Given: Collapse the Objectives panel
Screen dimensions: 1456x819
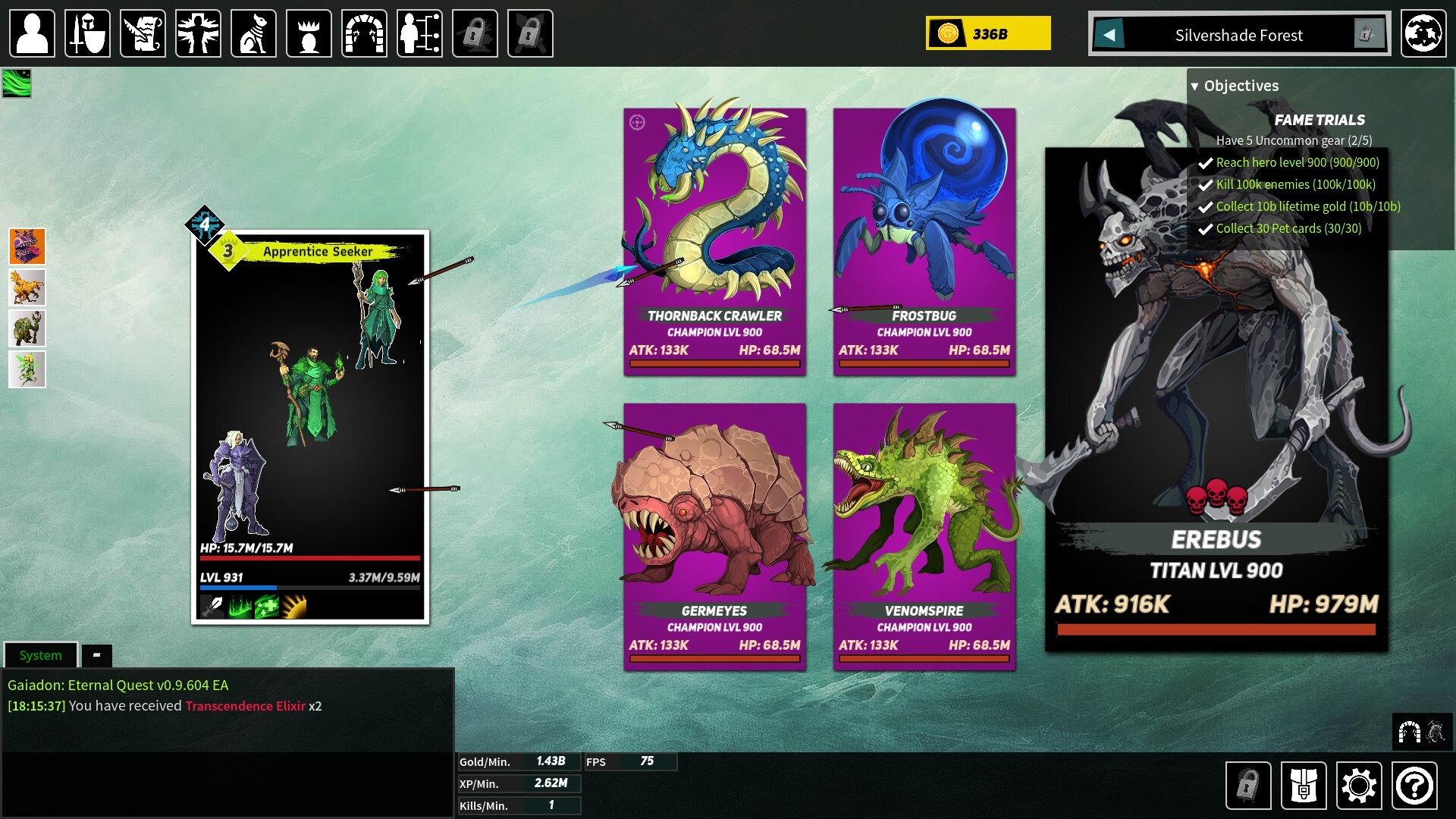Looking at the screenshot, I should pos(1195,86).
